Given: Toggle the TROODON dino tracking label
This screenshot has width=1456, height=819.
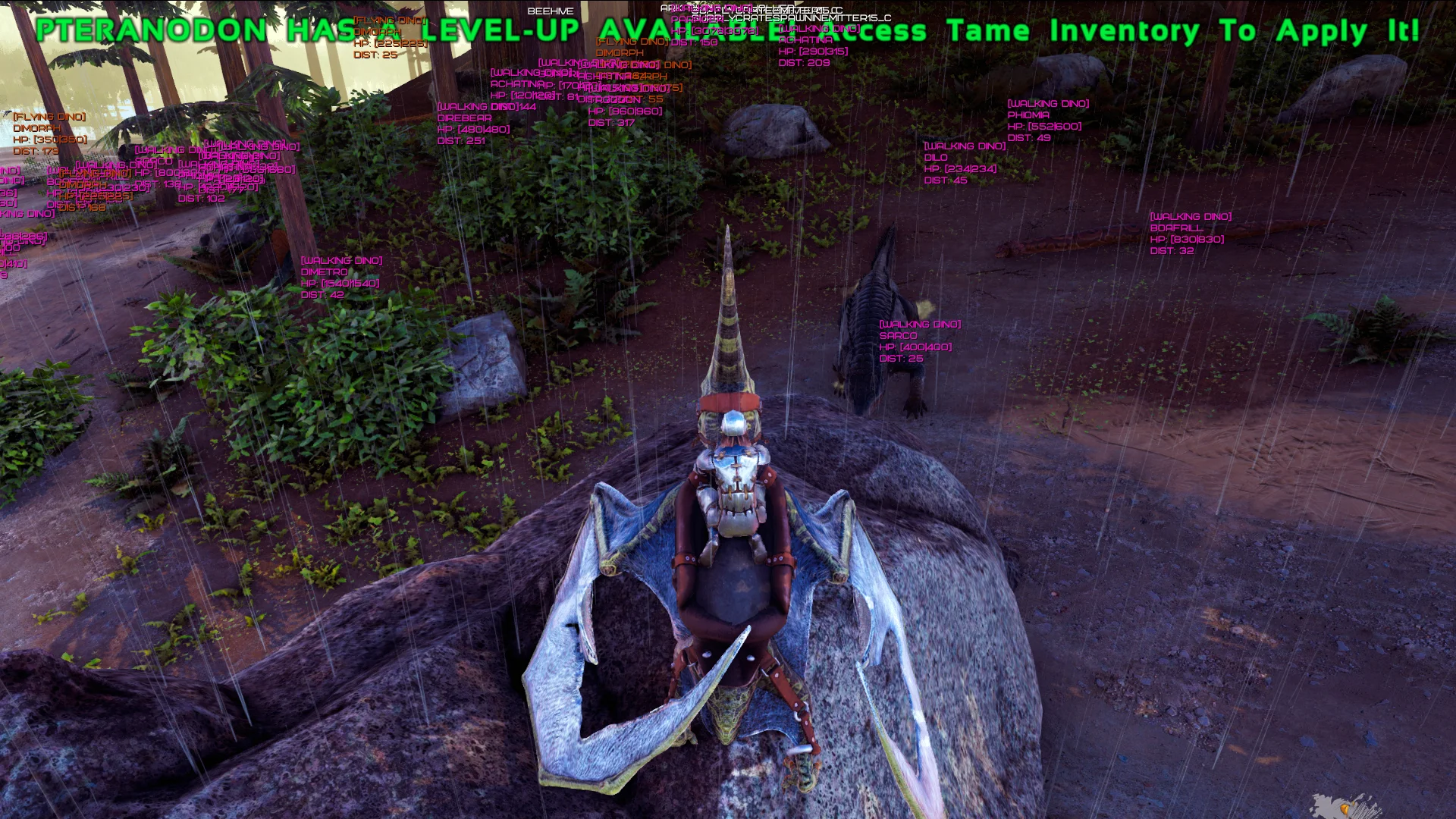Looking at the screenshot, I should tap(614, 97).
